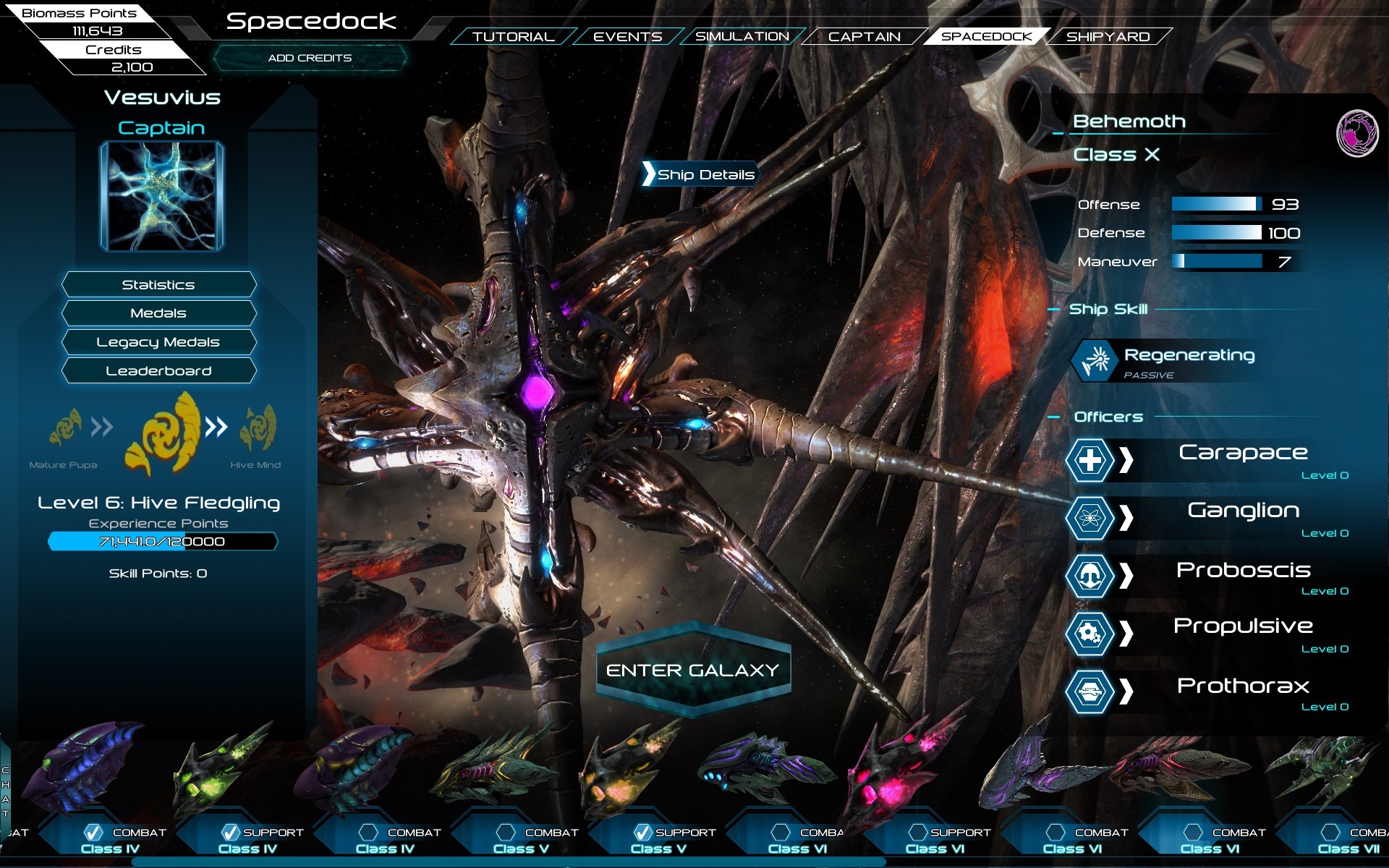
Task: Open Legacy Medals
Action: (x=158, y=342)
